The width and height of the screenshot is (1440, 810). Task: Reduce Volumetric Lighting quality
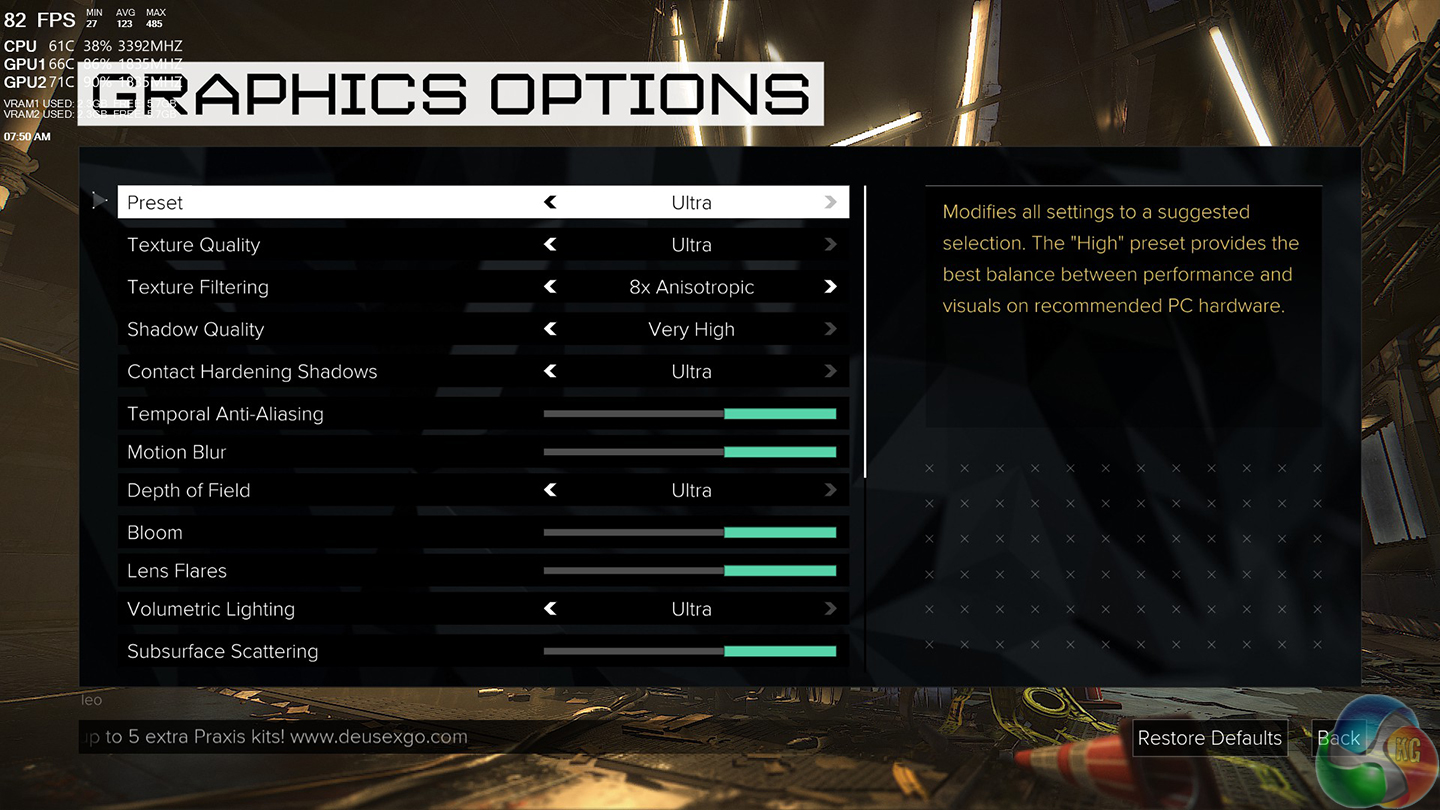tap(550, 609)
